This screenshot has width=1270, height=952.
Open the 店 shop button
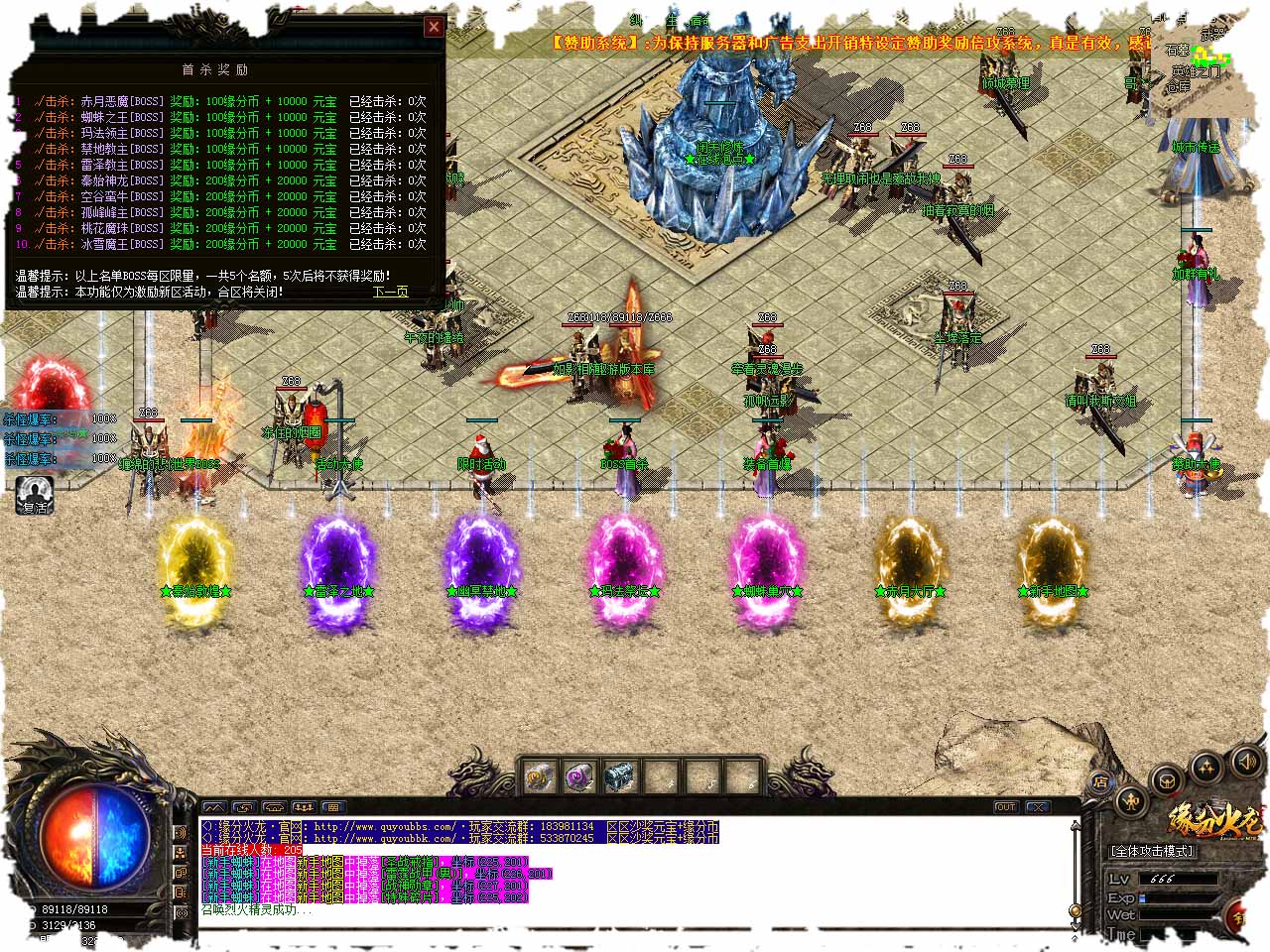coord(1101,781)
